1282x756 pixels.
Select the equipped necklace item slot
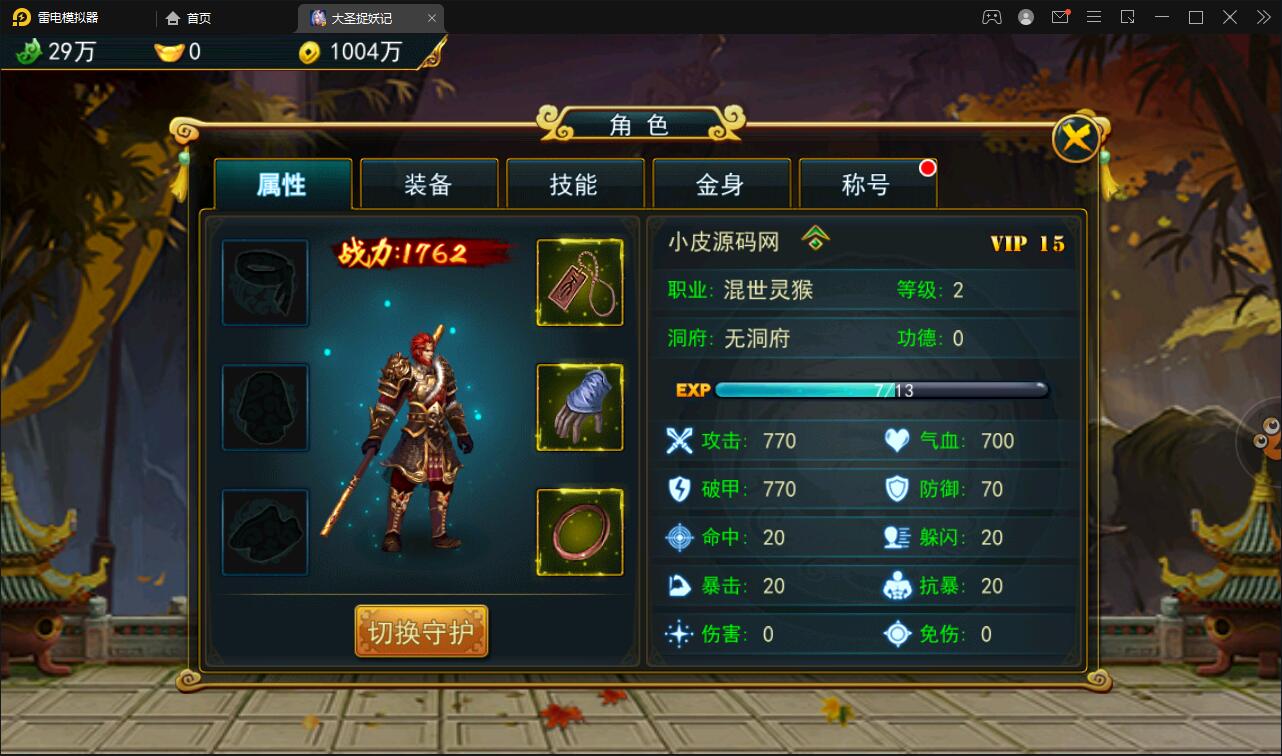580,281
